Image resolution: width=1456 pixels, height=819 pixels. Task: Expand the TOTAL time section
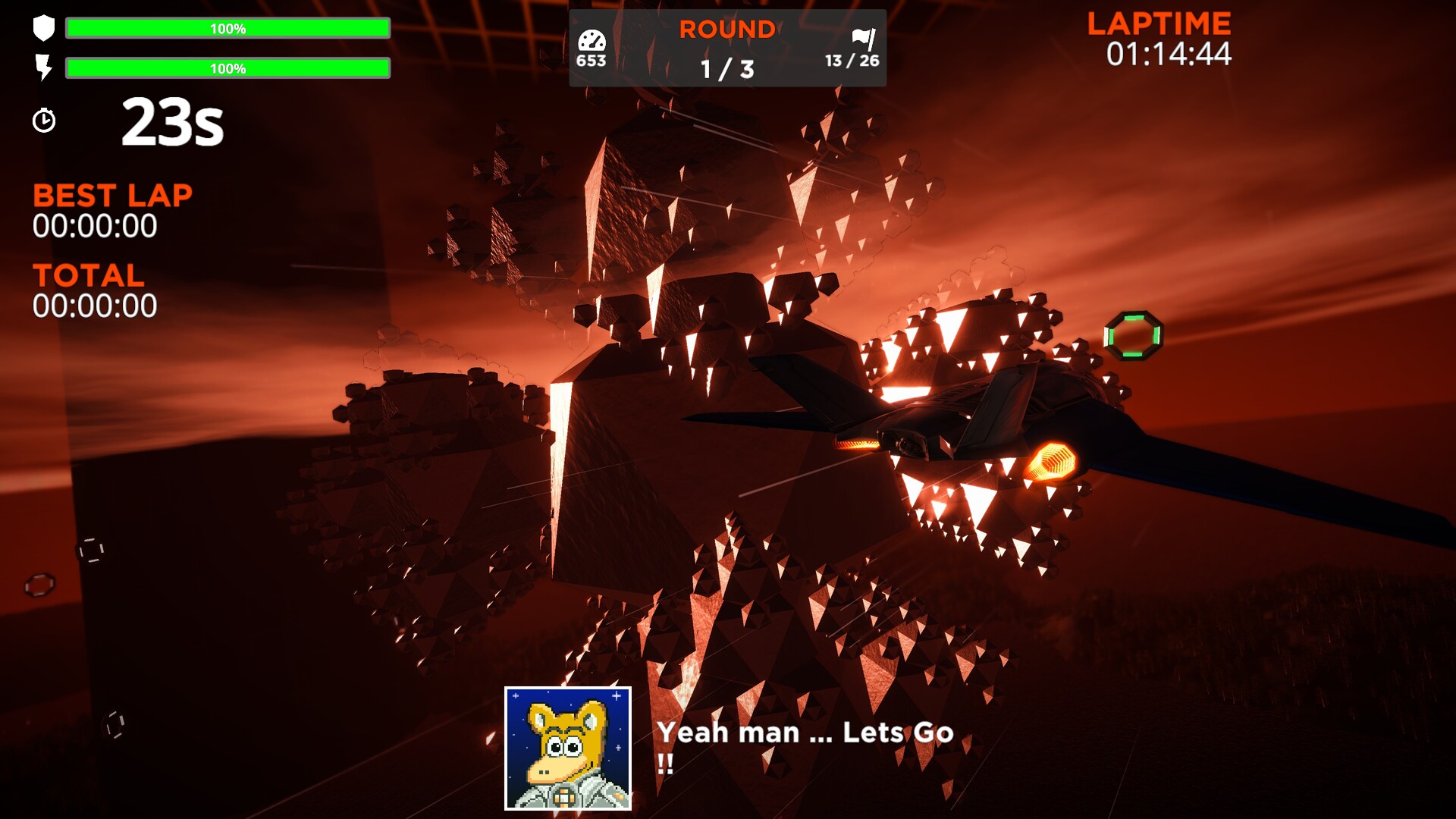[89, 276]
